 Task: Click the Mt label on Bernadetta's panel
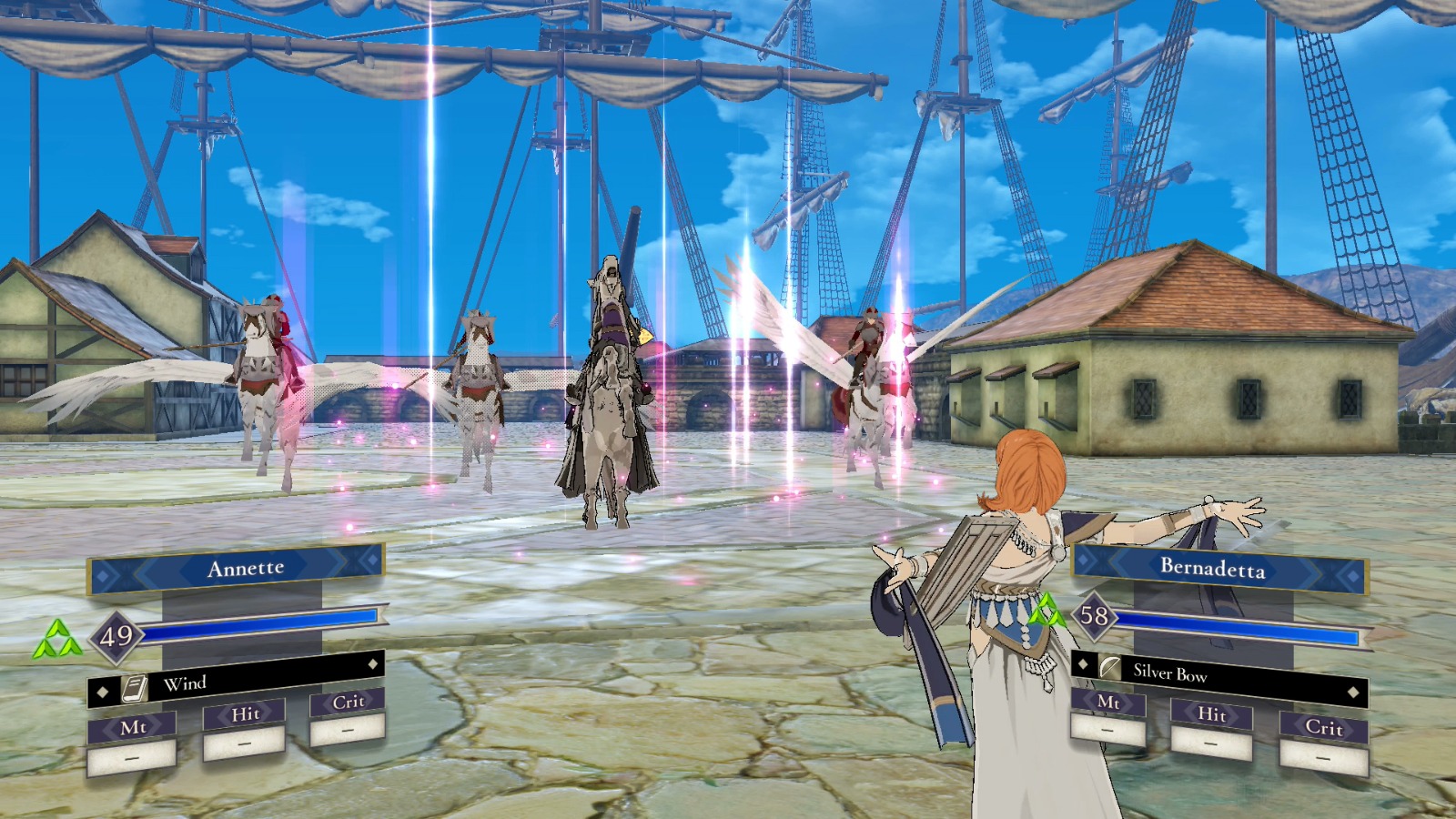1108,703
